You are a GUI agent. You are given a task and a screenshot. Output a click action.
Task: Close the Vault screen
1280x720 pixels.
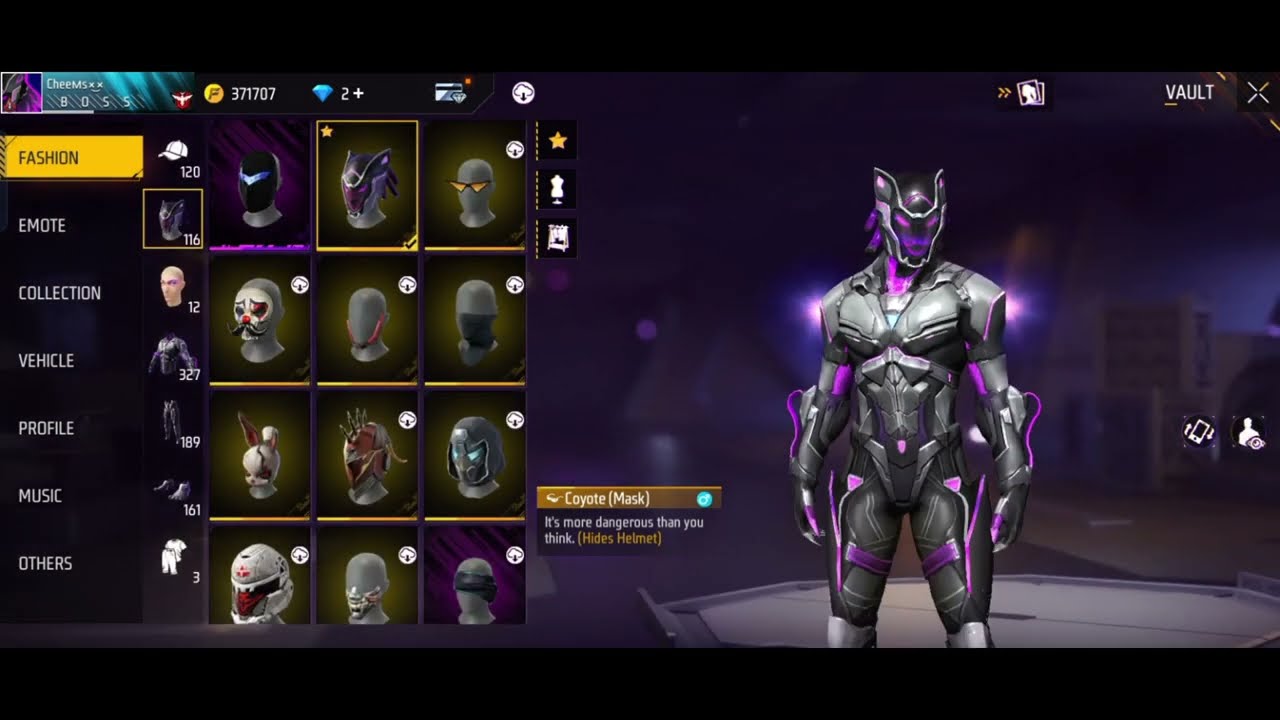(x=1257, y=93)
